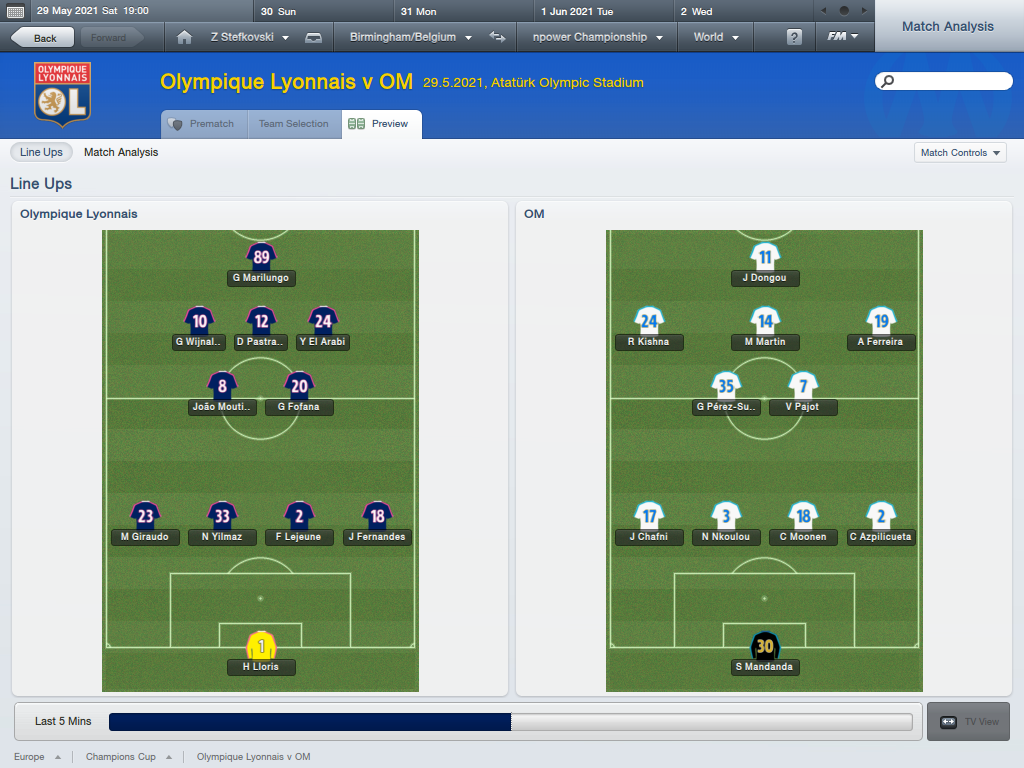Open the home screen icon
The image size is (1024, 768).
184,37
